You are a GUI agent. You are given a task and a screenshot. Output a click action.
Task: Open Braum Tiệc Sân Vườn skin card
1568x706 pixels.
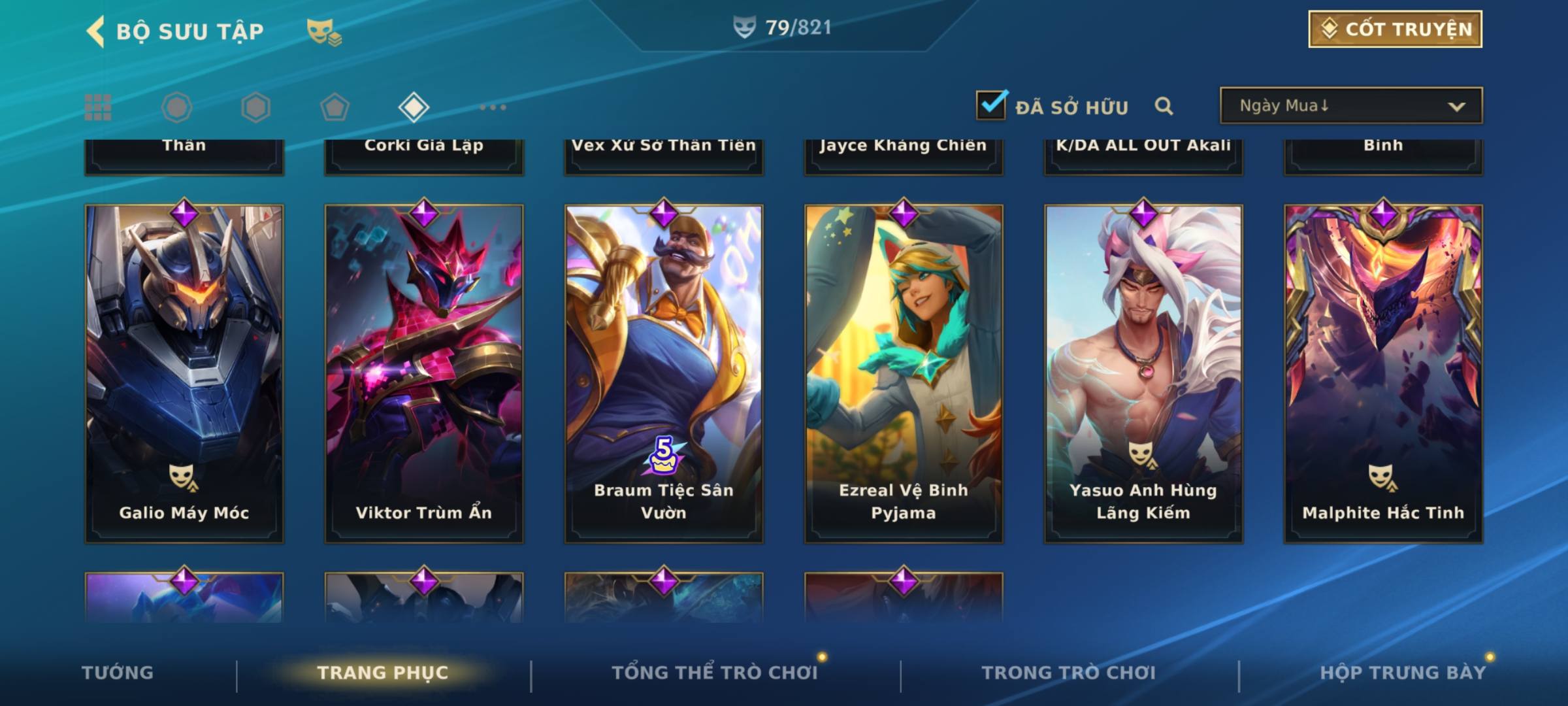click(x=664, y=373)
